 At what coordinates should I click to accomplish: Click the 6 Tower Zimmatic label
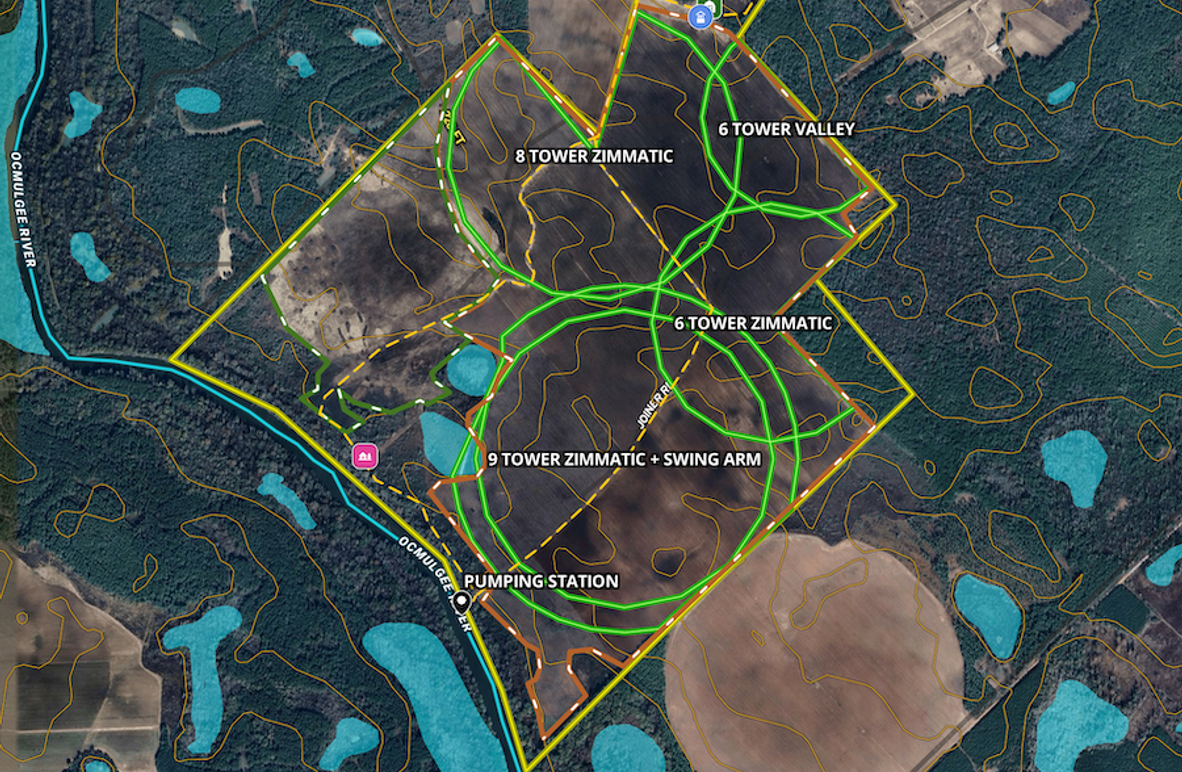[x=753, y=323]
